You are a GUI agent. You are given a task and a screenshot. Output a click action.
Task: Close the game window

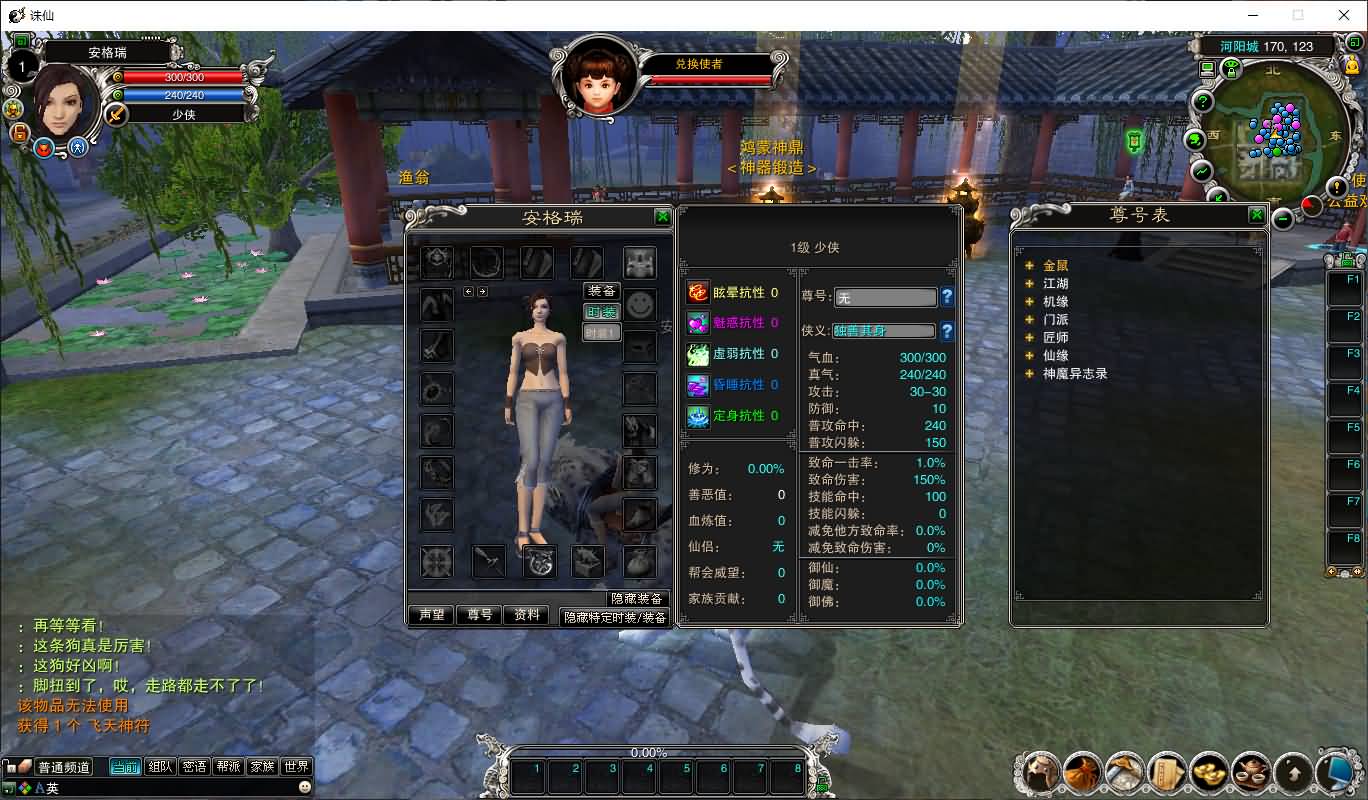tap(1344, 15)
